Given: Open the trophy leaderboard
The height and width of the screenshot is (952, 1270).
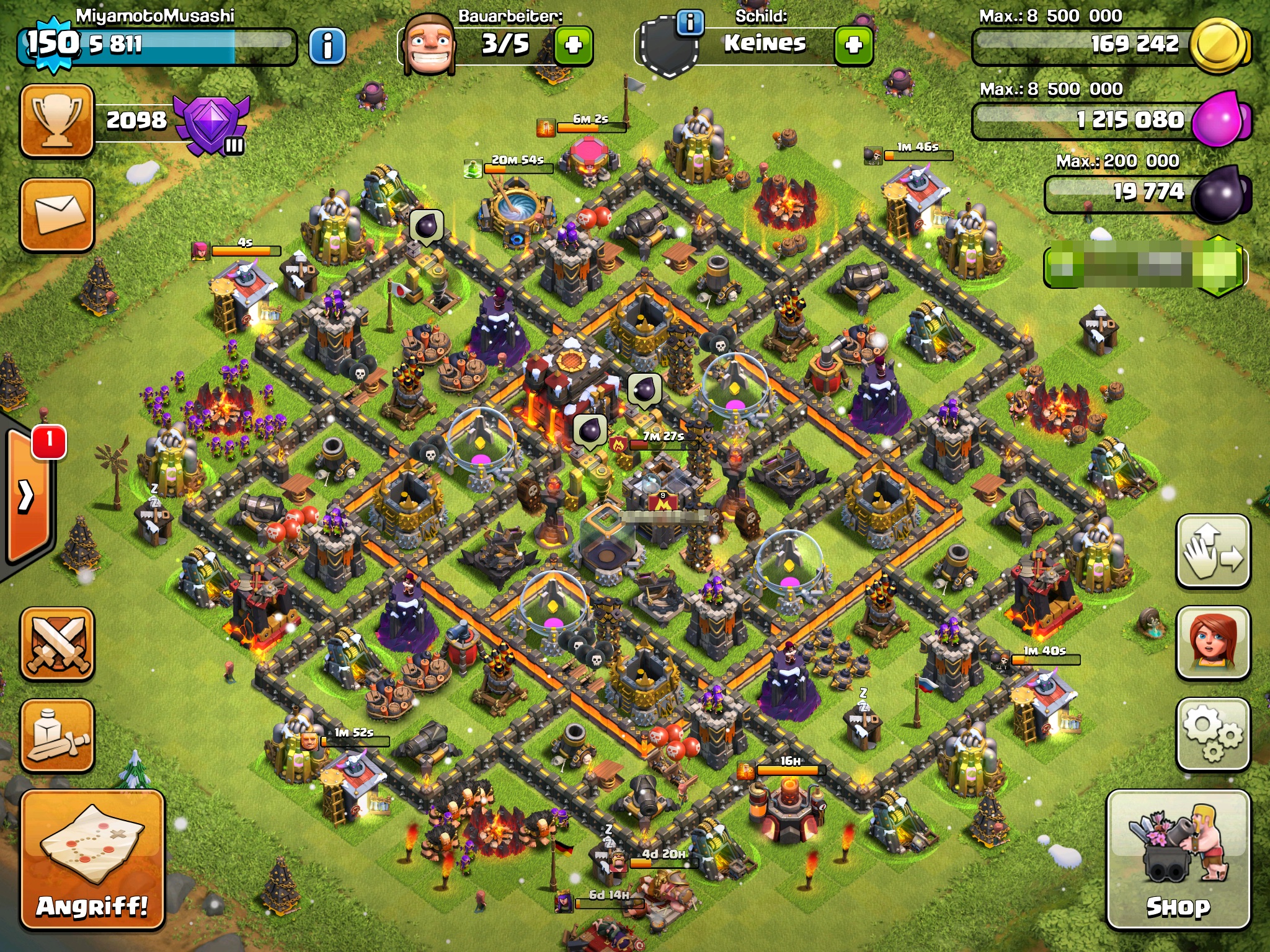Looking at the screenshot, I should tap(57, 120).
